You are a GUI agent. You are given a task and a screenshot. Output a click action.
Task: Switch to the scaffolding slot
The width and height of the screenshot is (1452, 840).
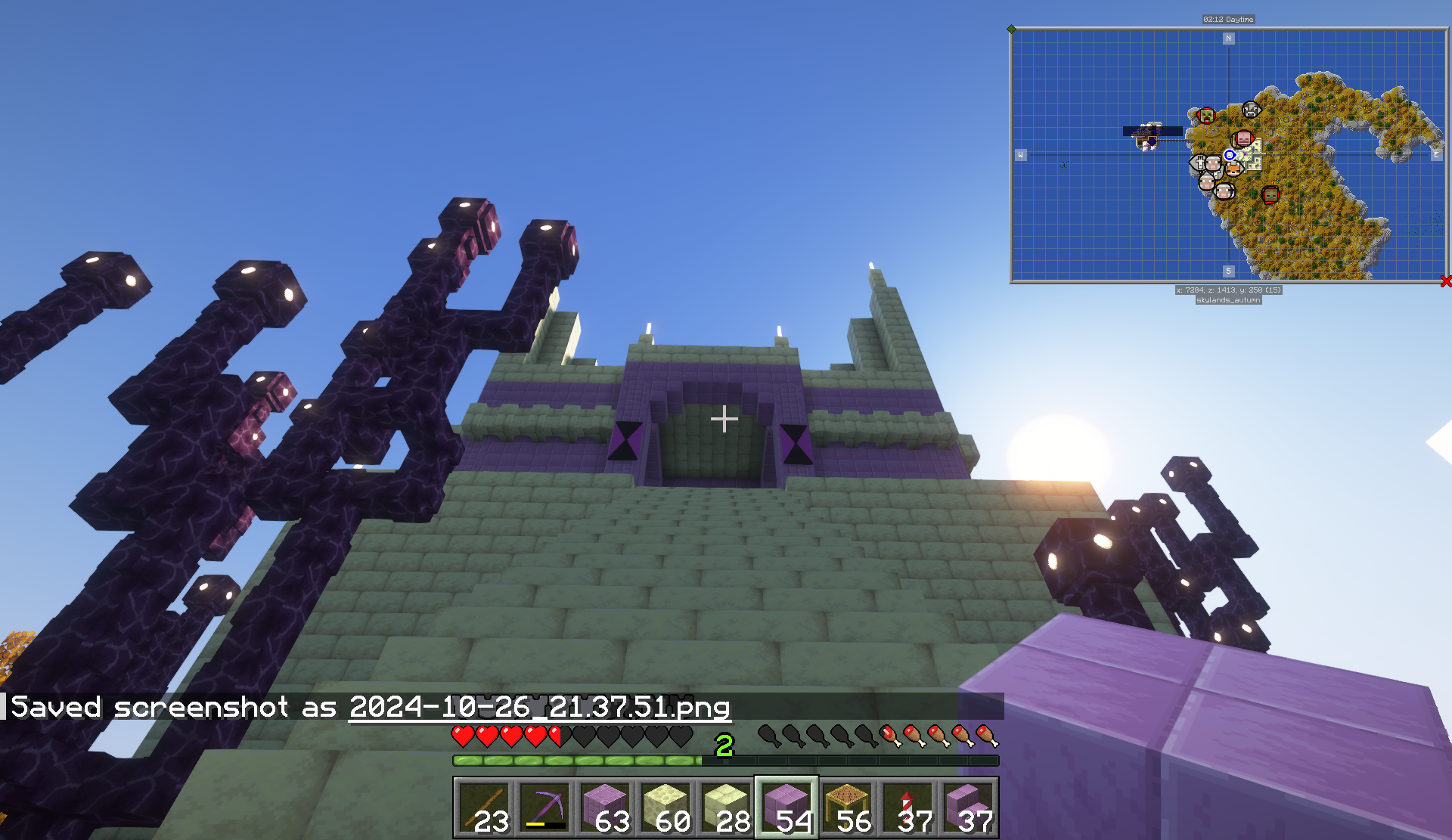[x=847, y=807]
